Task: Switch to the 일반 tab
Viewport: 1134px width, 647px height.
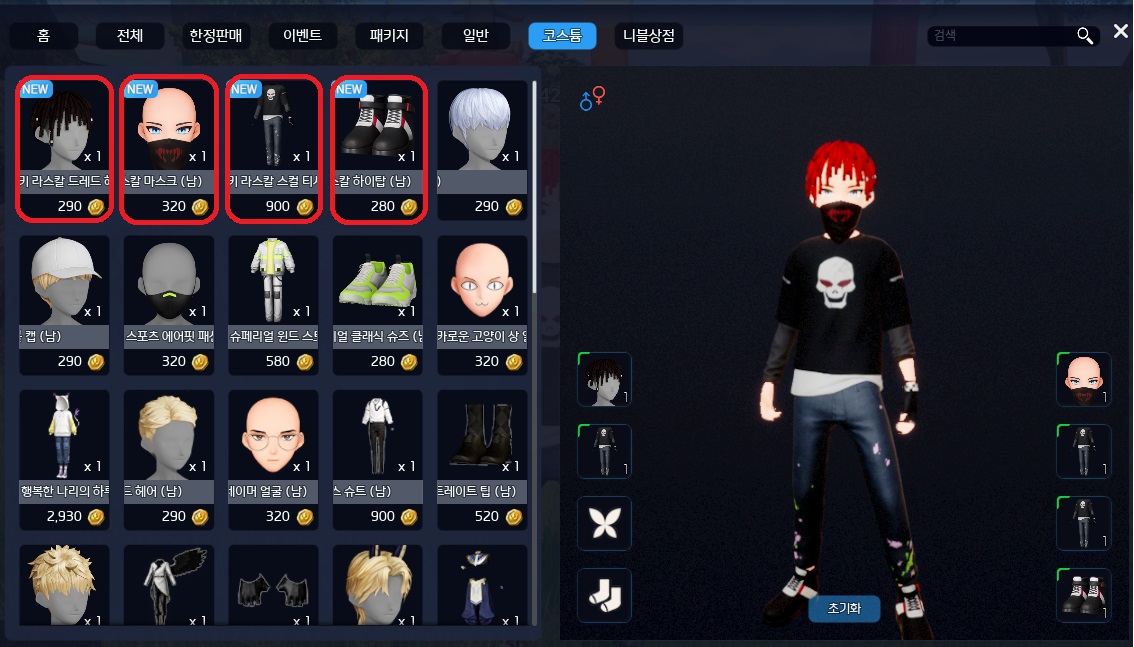Action: click(x=475, y=37)
